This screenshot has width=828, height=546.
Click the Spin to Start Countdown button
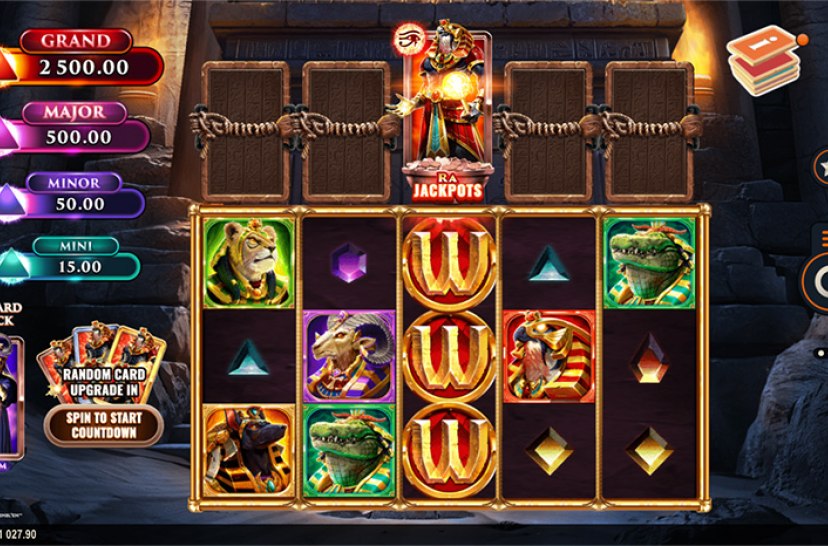pyautogui.click(x=104, y=425)
